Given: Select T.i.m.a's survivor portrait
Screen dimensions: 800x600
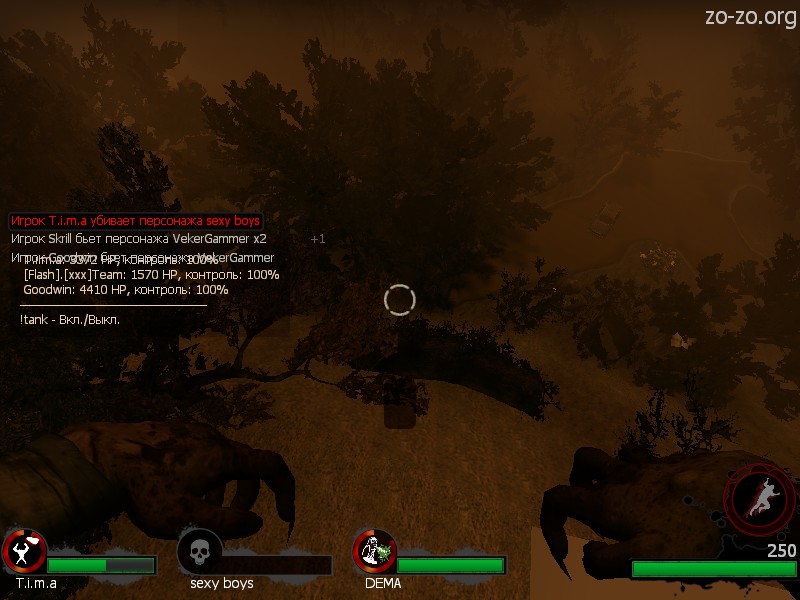Looking at the screenshot, I should click(24, 550).
